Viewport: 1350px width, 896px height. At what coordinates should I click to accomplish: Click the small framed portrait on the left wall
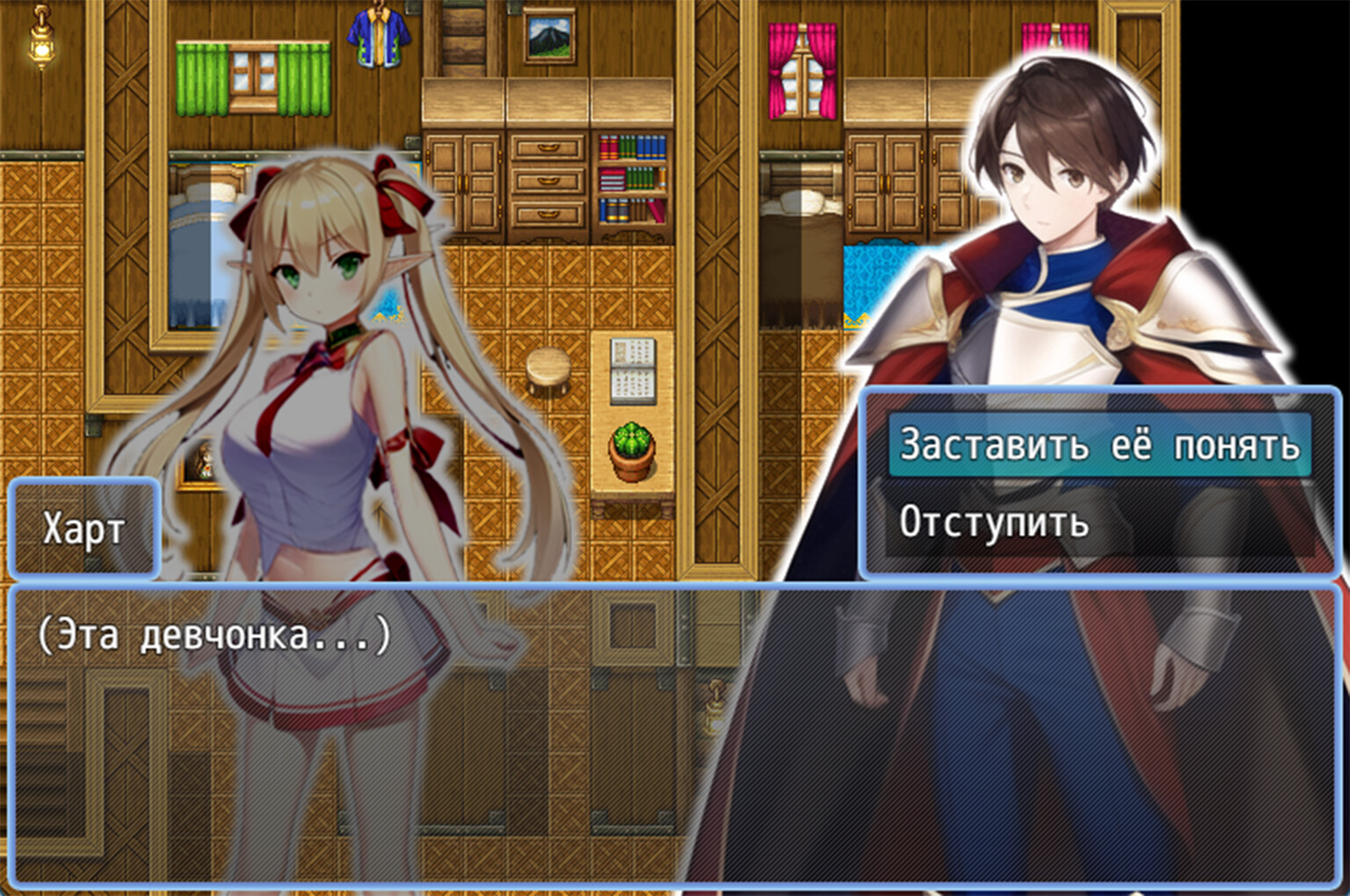pyautogui.click(x=200, y=461)
